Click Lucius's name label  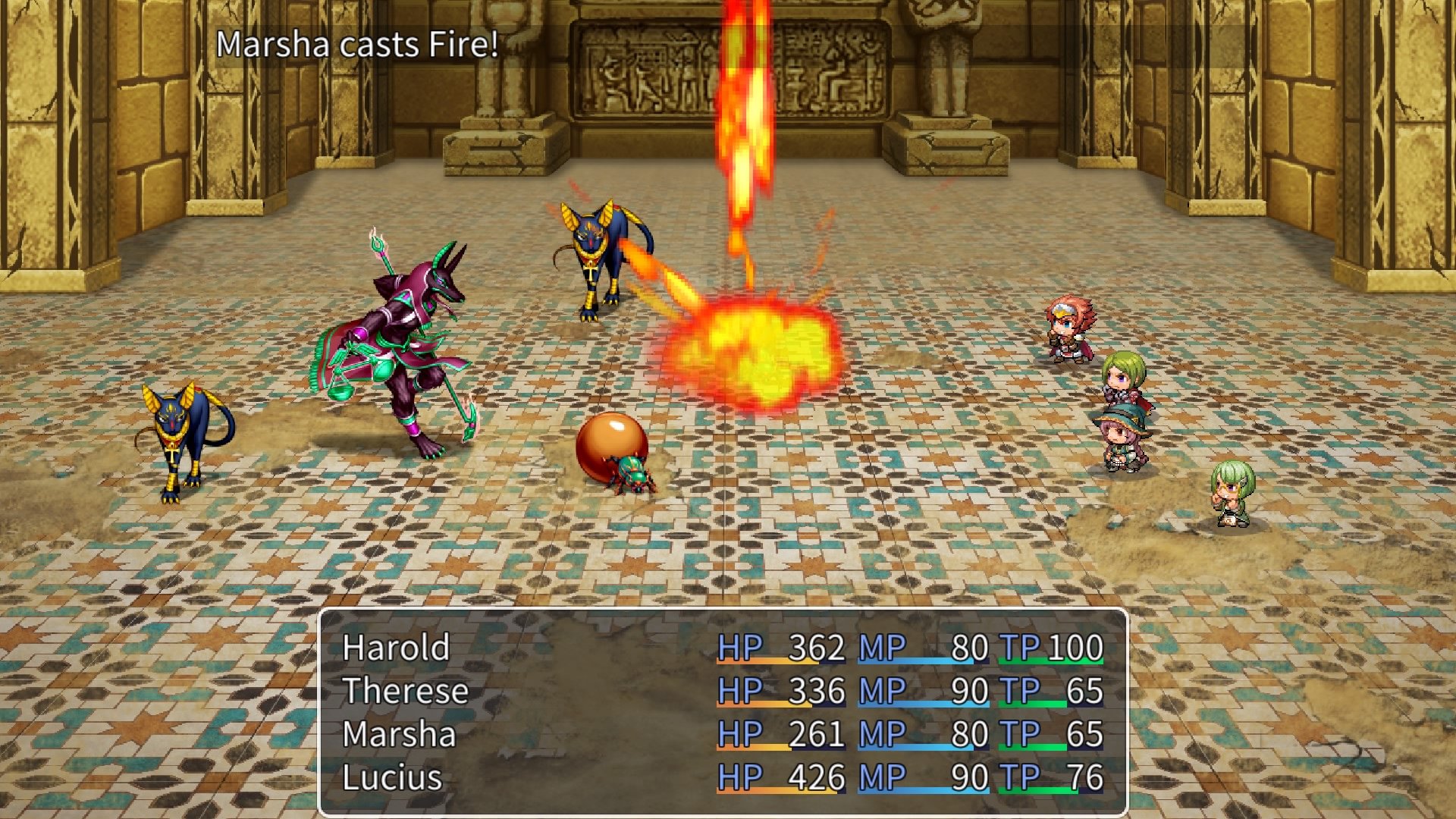coord(391,777)
